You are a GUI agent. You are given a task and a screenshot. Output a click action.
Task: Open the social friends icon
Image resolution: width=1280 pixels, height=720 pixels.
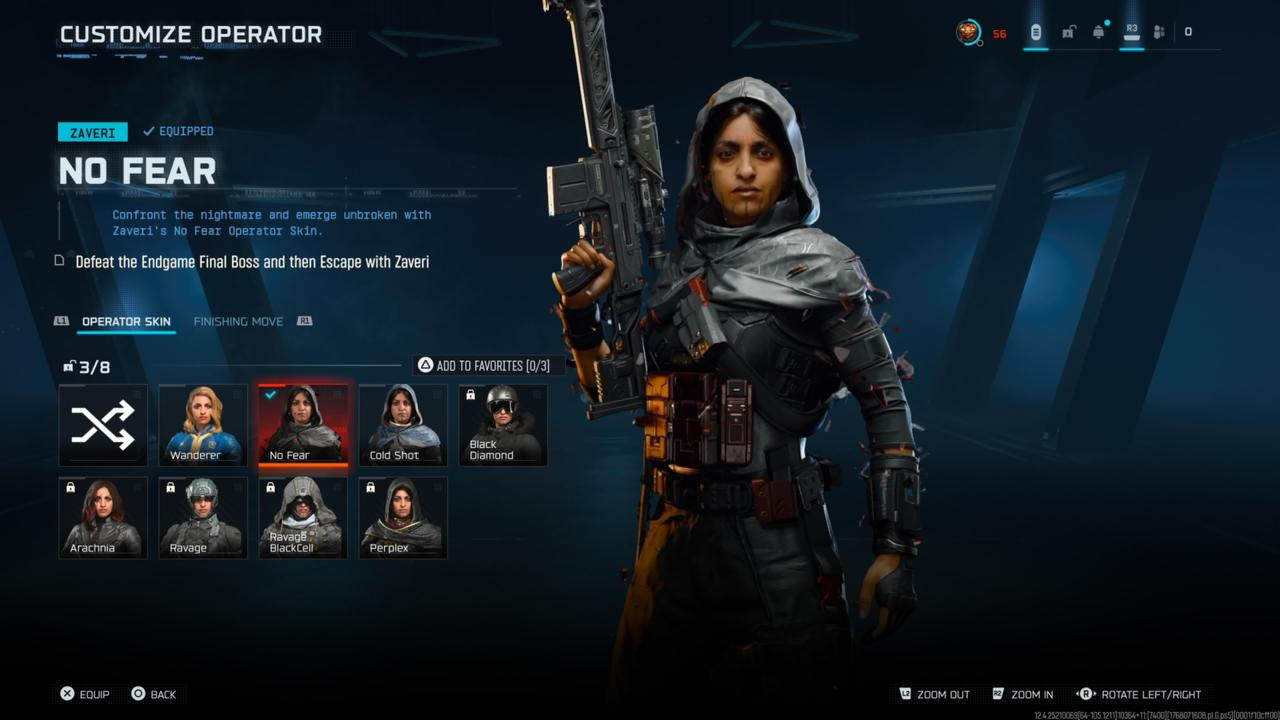coord(1159,32)
